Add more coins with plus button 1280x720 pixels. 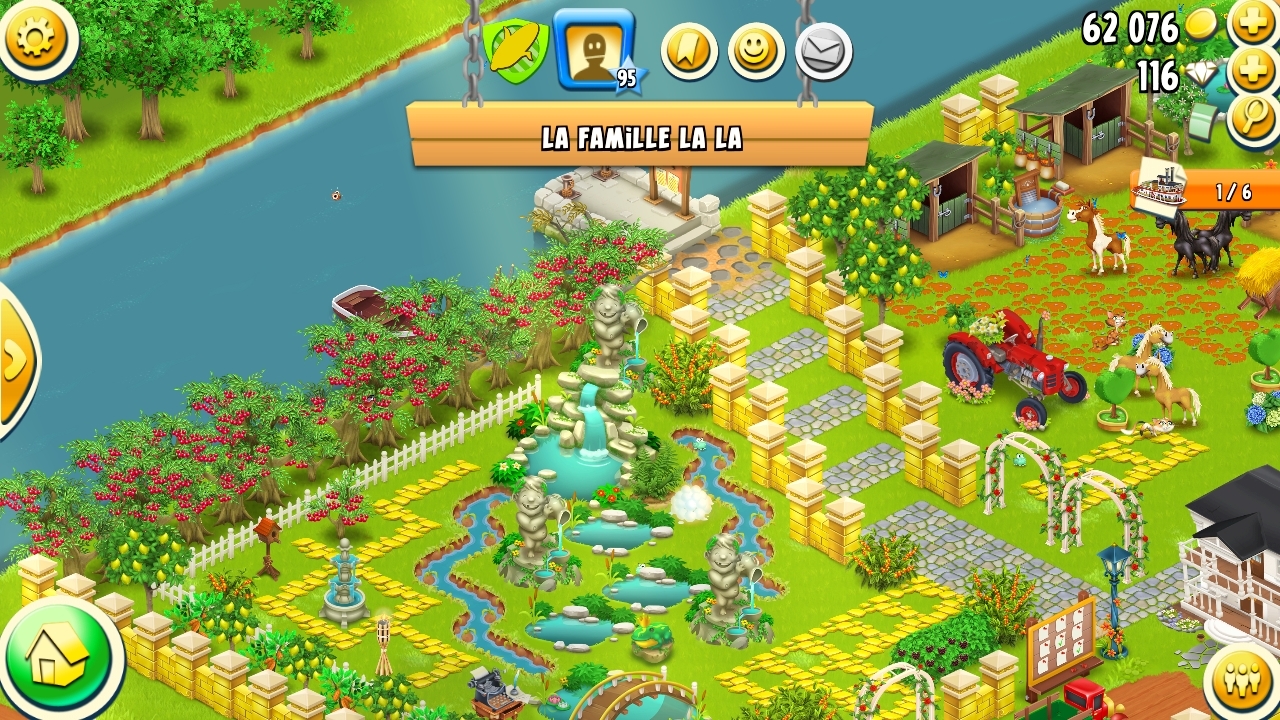tap(1253, 22)
